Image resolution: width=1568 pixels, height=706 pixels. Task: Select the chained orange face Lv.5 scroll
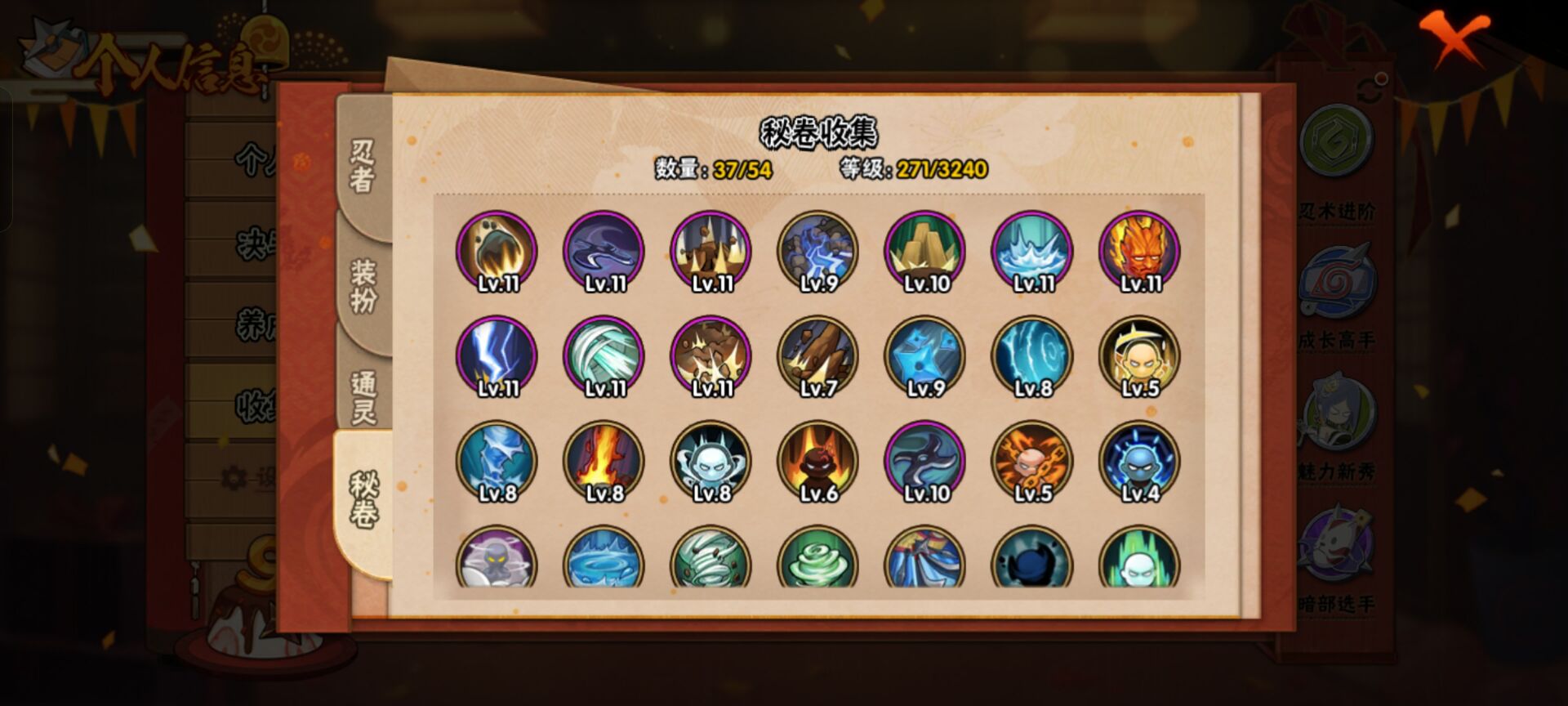(1032, 462)
